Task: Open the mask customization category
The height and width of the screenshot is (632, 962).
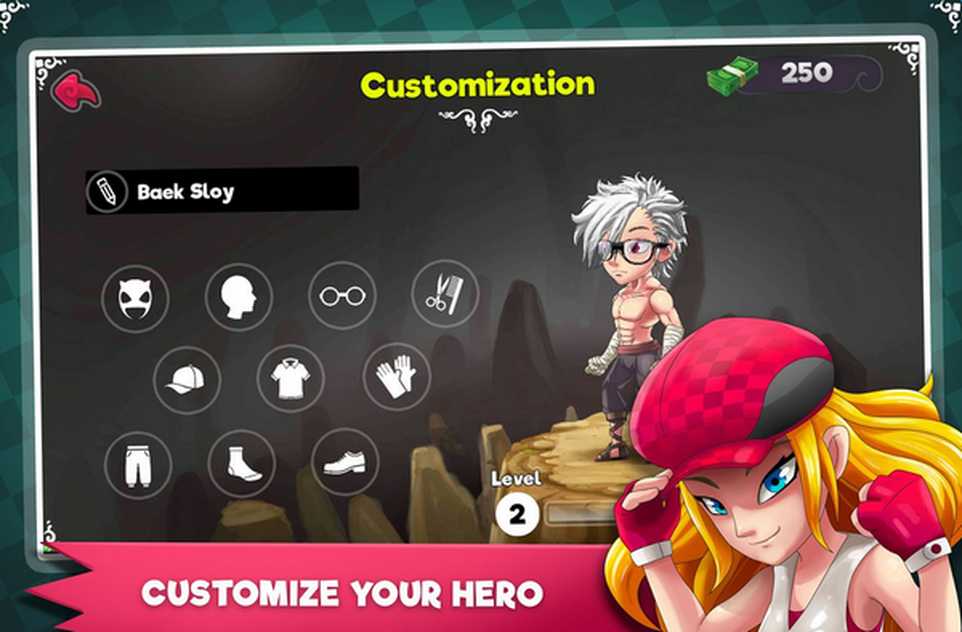Action: (135, 297)
